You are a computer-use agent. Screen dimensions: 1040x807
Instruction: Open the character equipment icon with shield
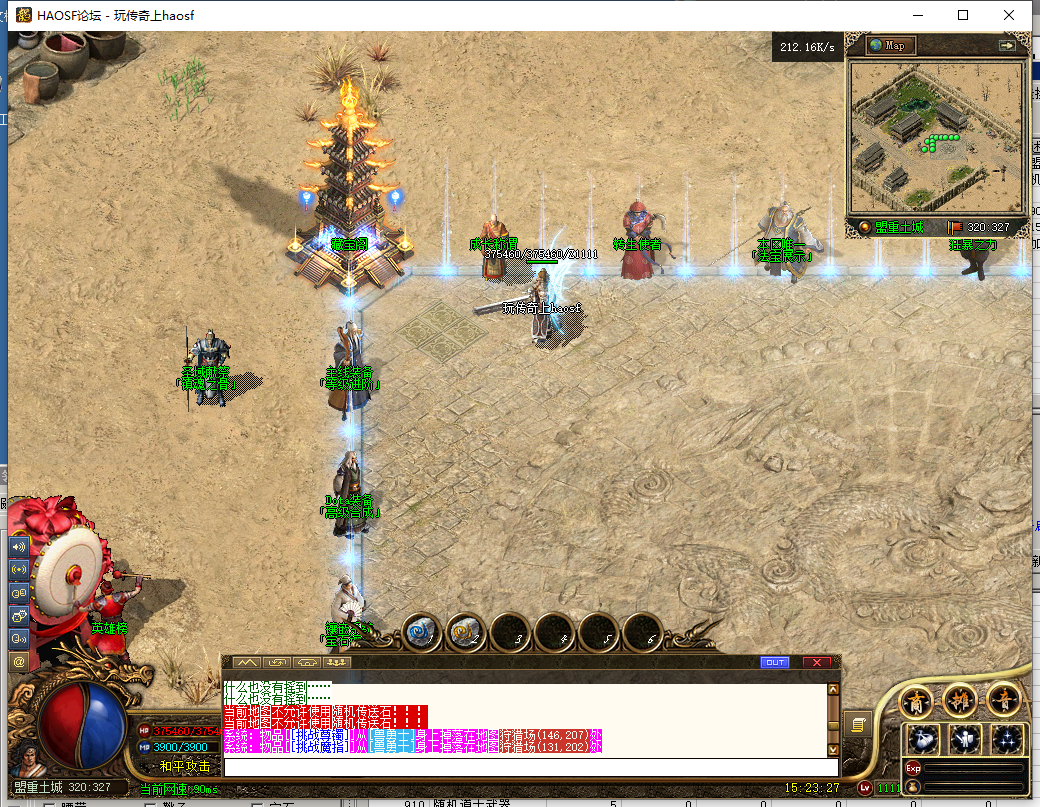(966, 740)
